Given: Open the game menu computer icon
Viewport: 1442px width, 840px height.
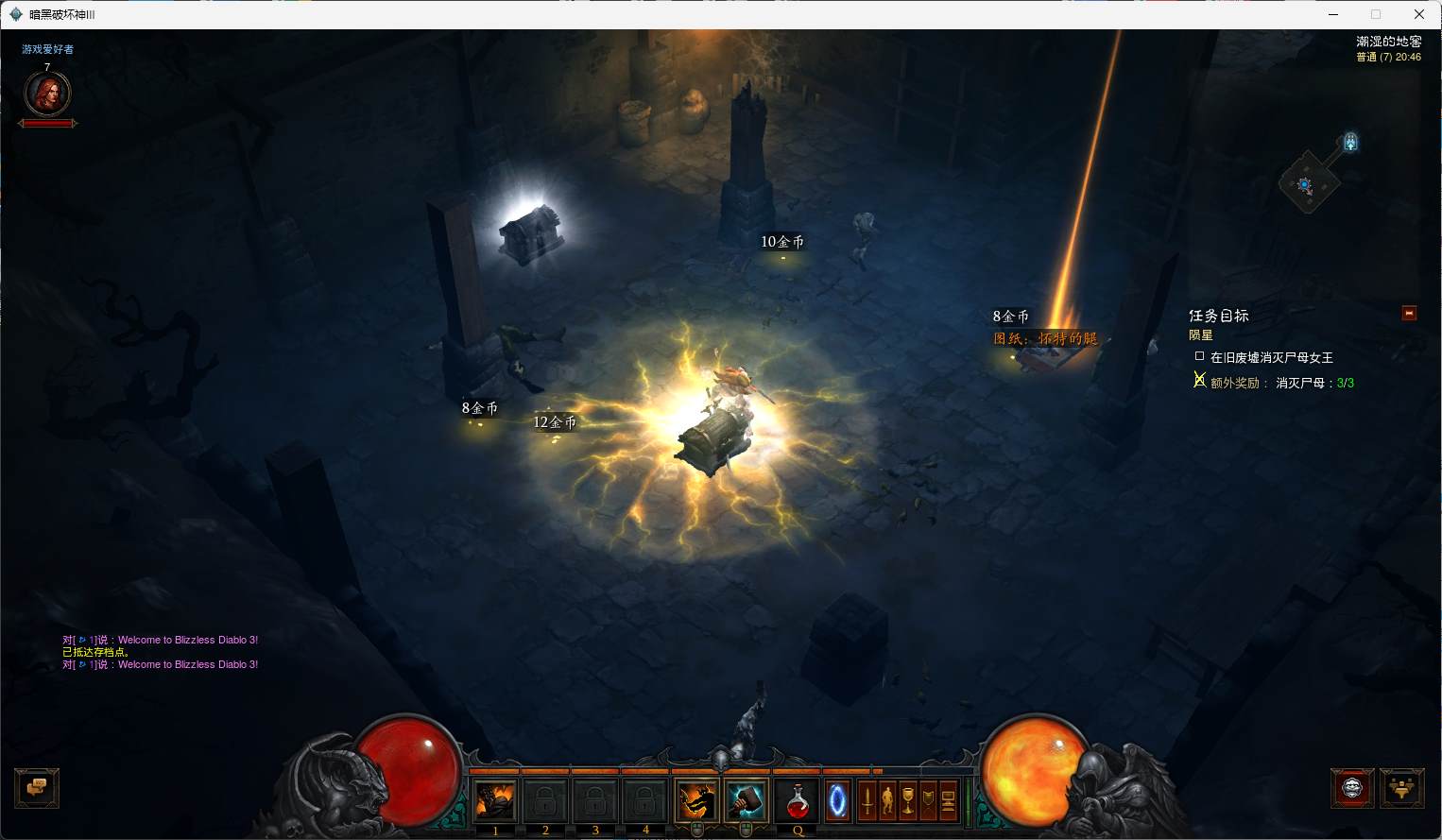Looking at the screenshot, I should point(948,801).
